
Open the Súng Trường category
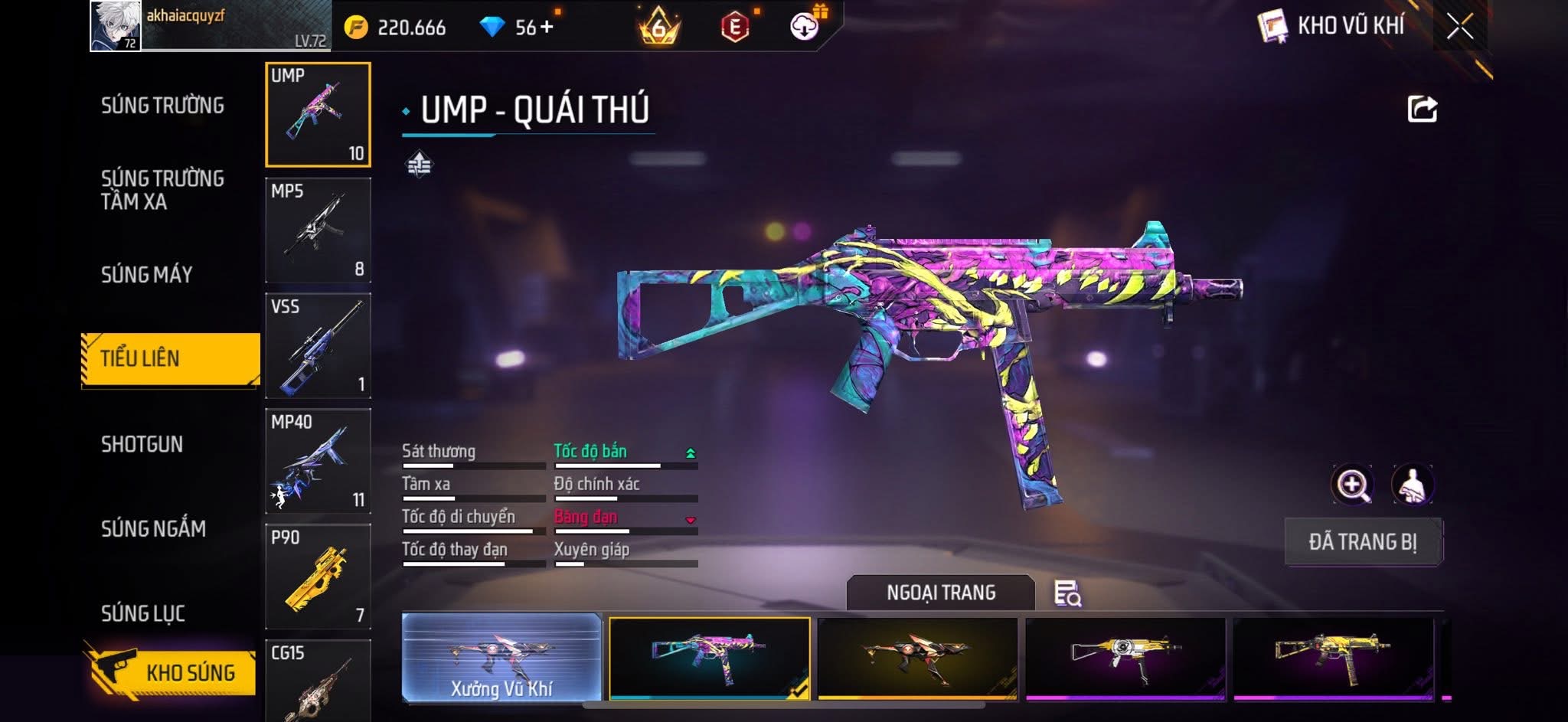tap(162, 106)
